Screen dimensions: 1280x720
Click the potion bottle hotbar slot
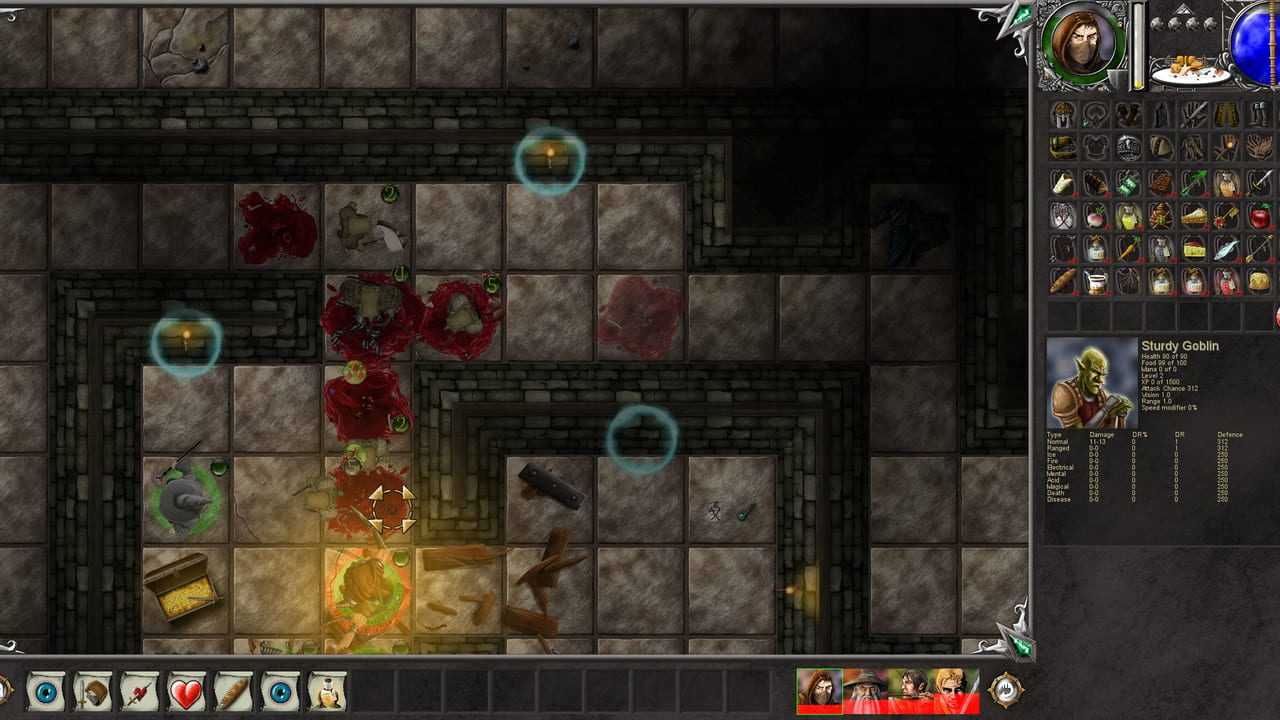click(327, 692)
